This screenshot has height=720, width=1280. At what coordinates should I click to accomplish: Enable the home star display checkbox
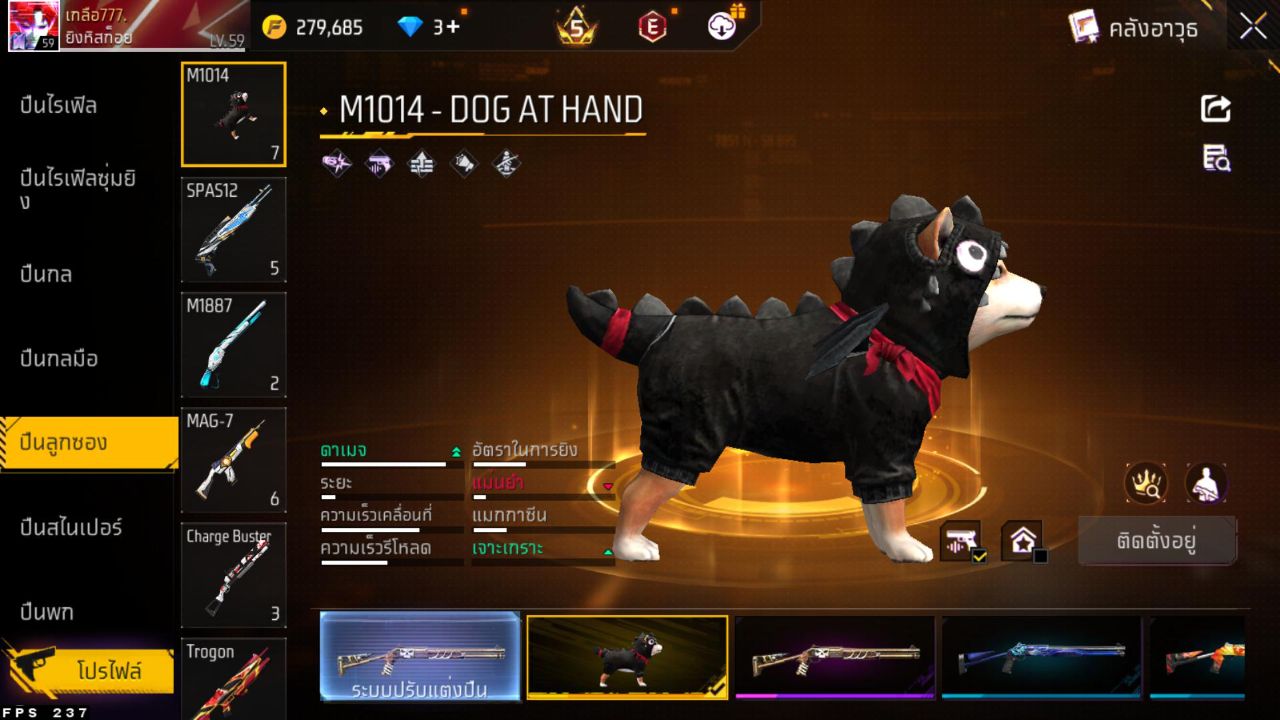(1039, 555)
